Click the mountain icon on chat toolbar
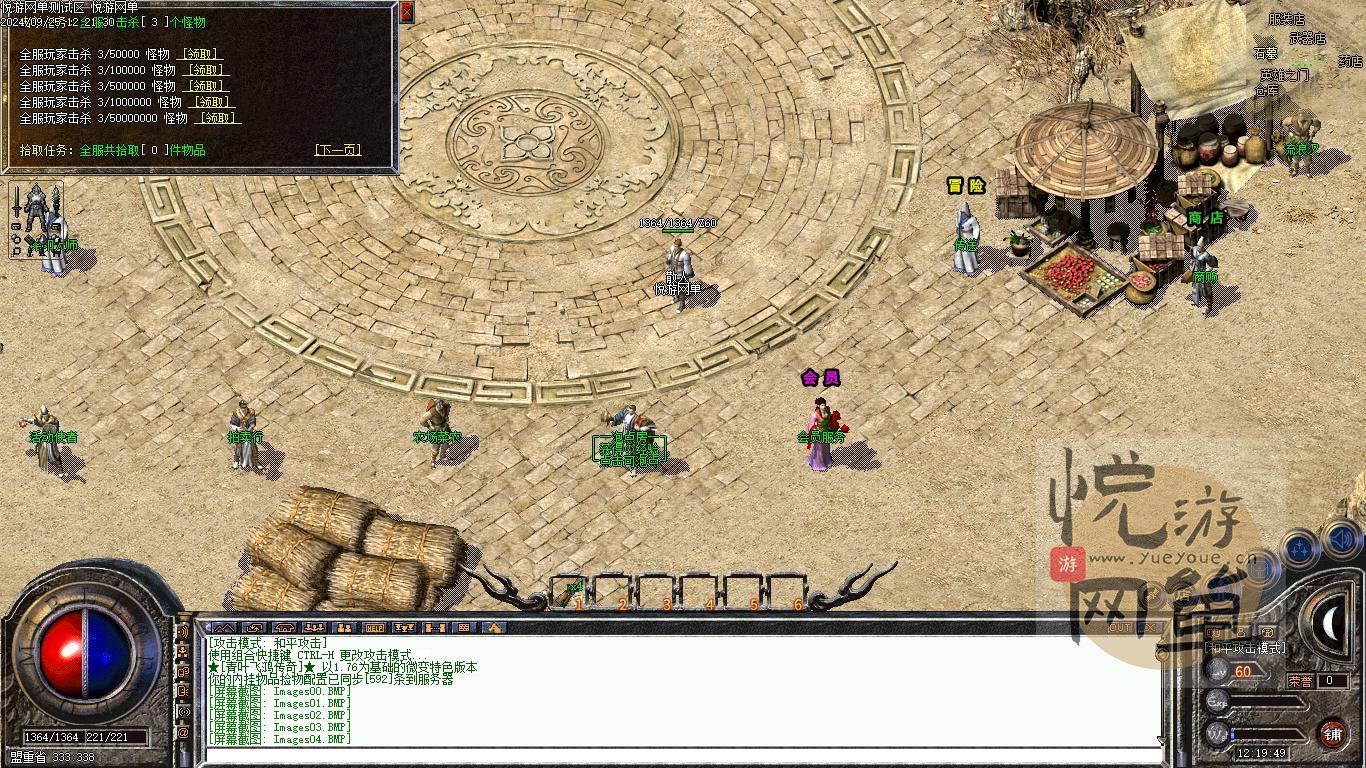The height and width of the screenshot is (768, 1366). click(223, 628)
